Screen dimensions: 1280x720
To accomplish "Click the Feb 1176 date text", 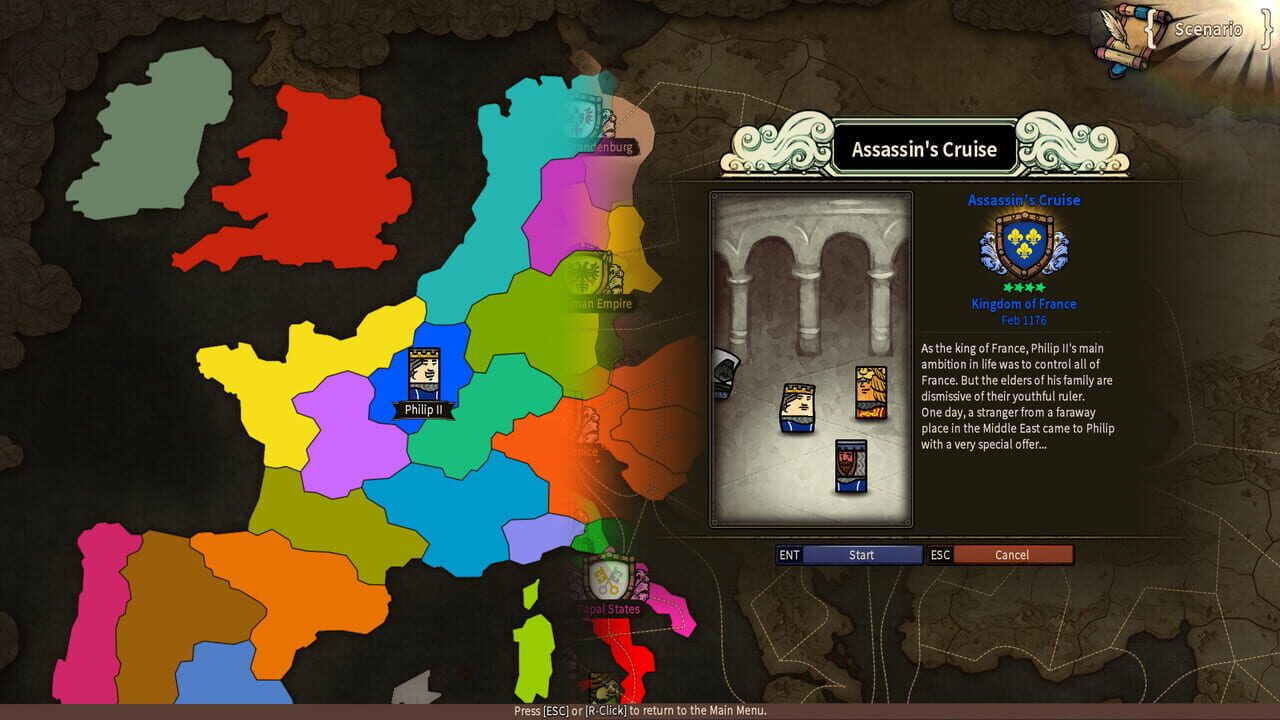I will (x=1022, y=320).
